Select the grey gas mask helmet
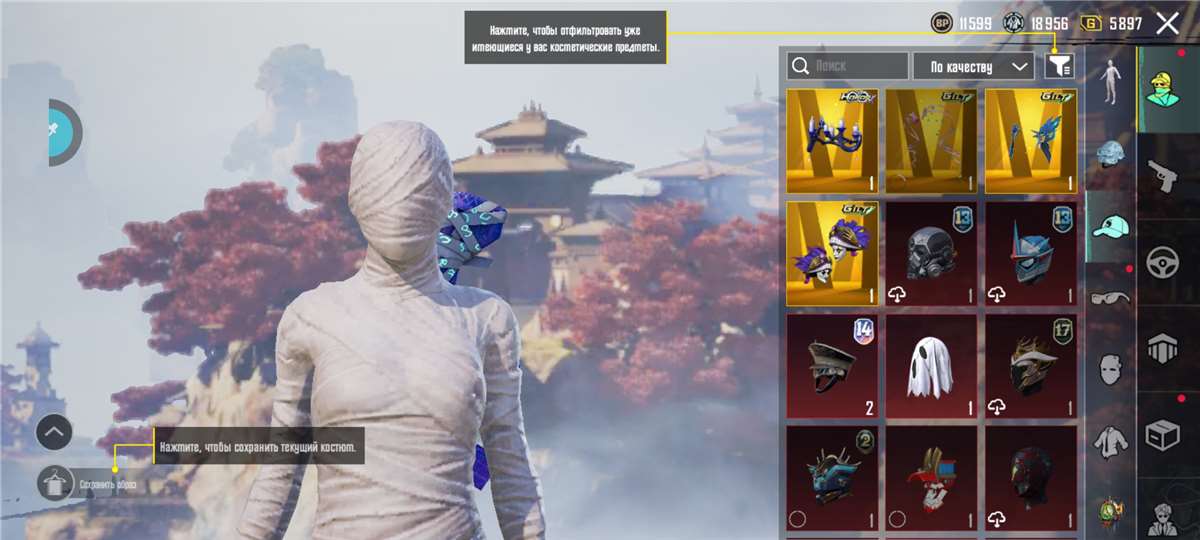1200x540 pixels. pos(931,254)
